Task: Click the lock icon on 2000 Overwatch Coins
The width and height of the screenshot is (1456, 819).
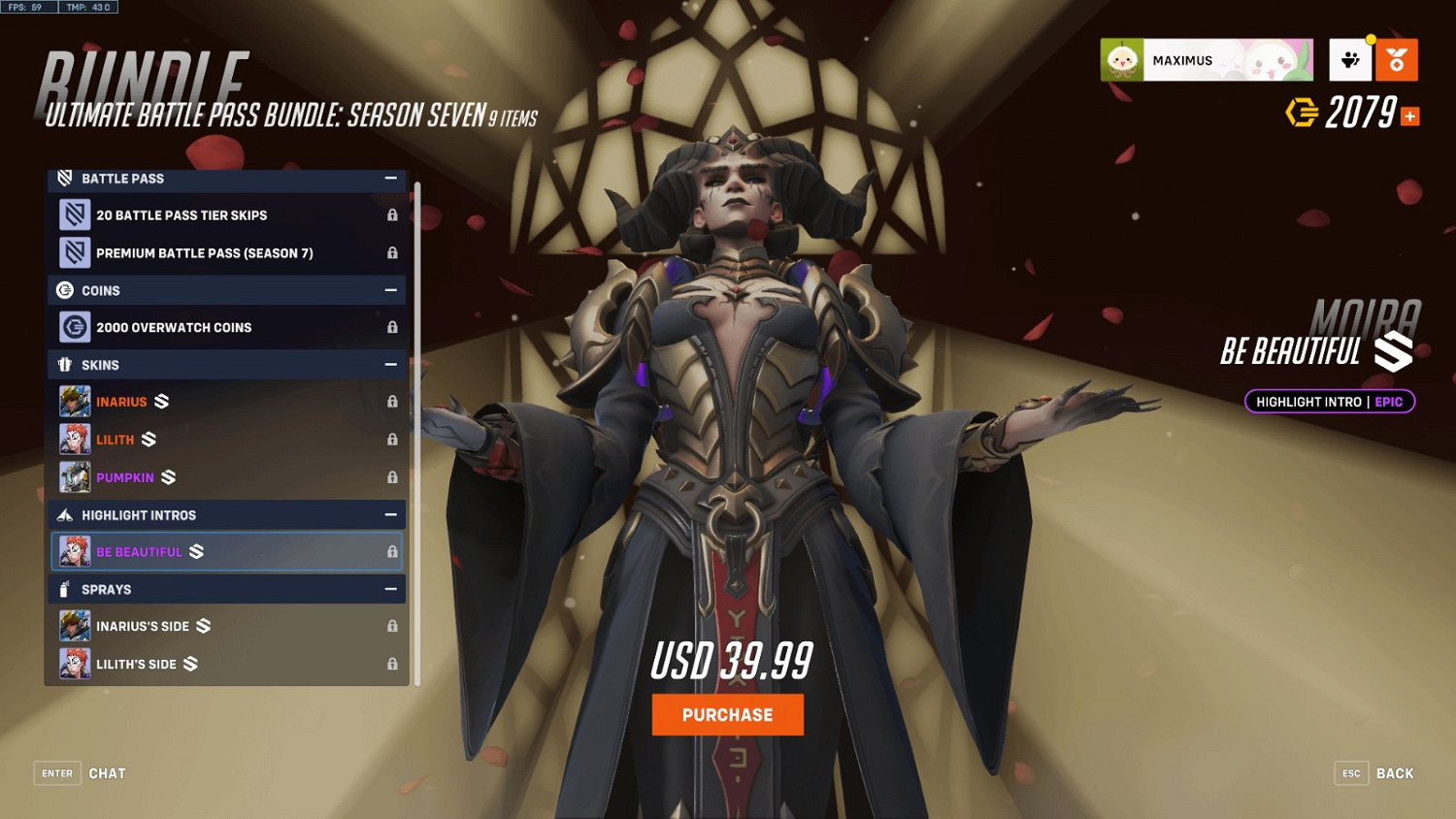Action: pyautogui.click(x=393, y=327)
